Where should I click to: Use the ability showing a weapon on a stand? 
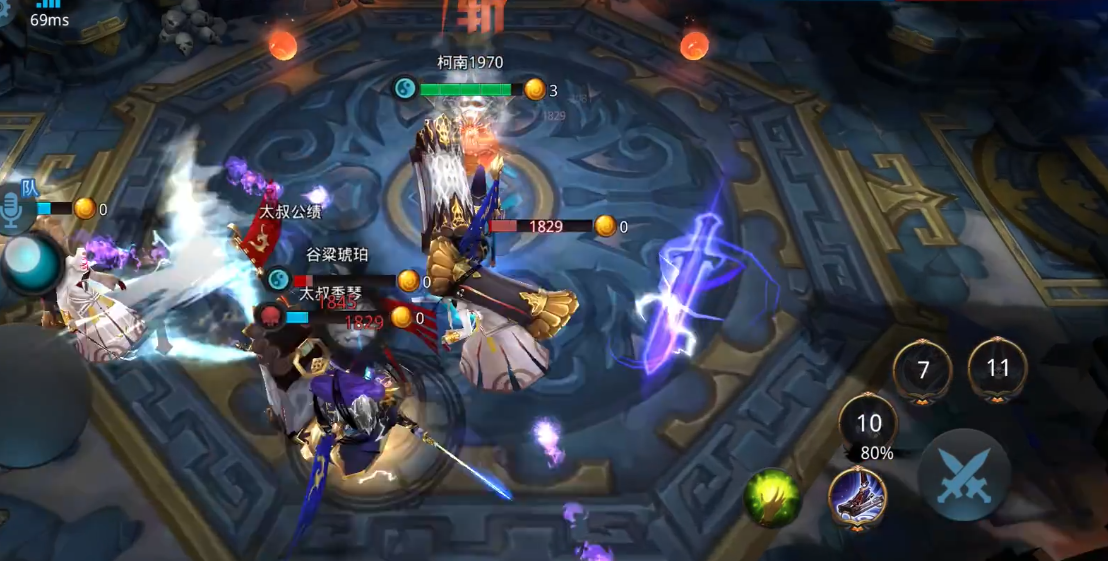pos(857,495)
